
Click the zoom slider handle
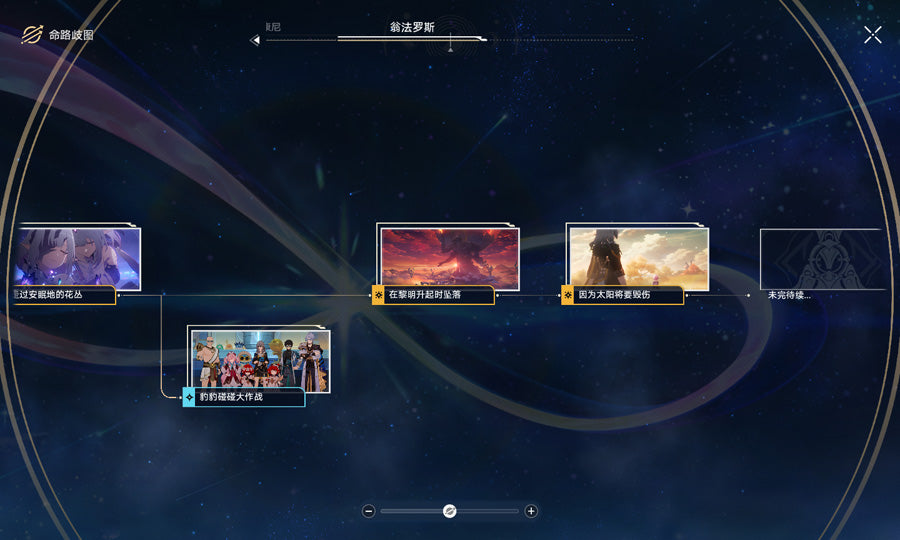click(x=450, y=511)
